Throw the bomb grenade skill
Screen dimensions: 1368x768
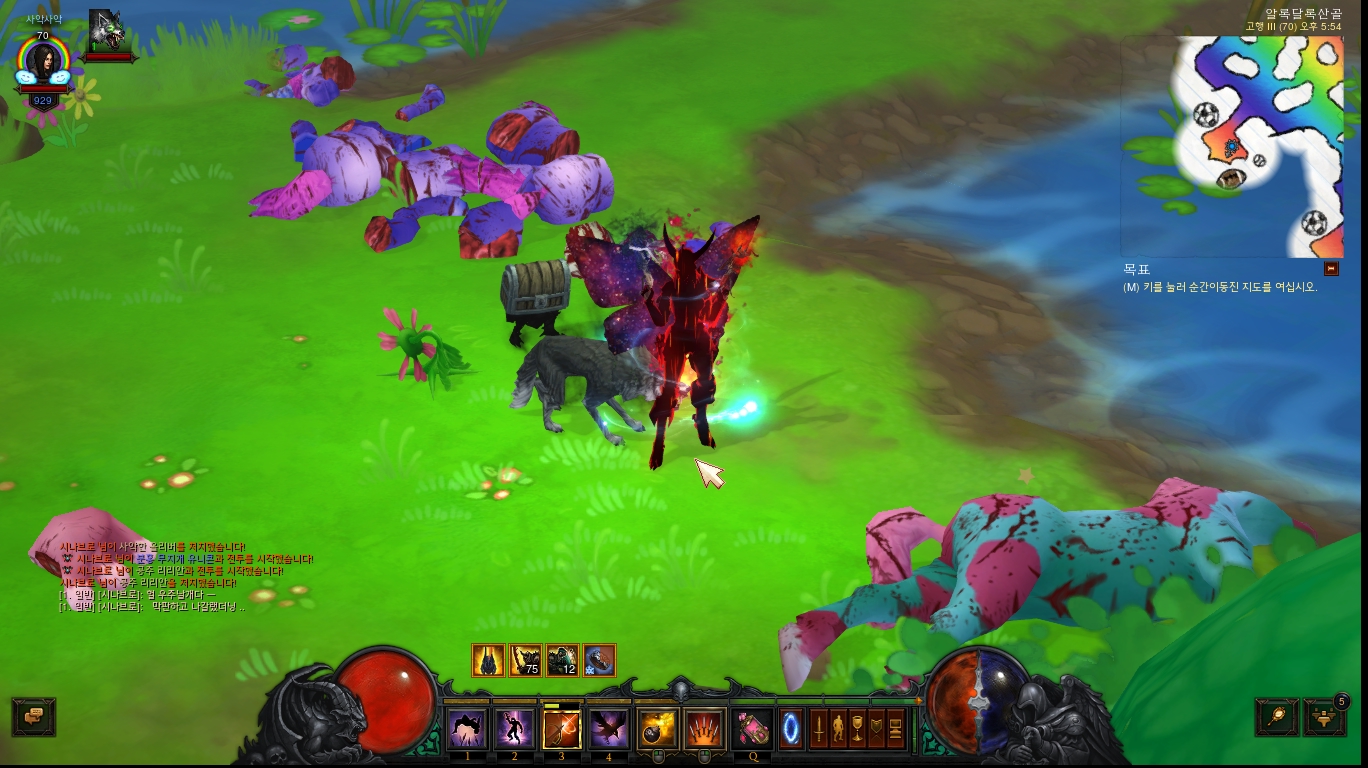[658, 729]
